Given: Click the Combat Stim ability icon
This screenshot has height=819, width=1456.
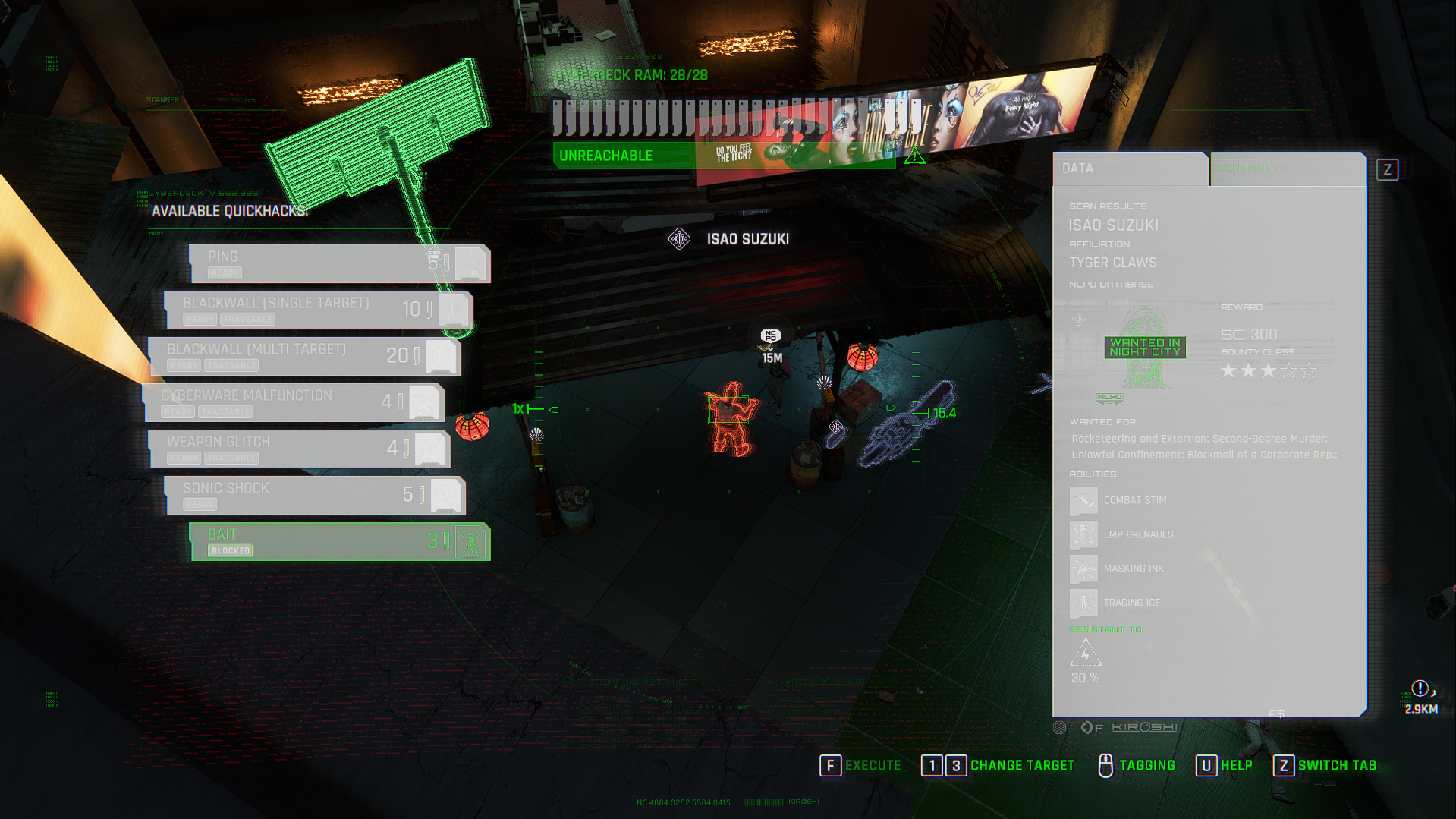Looking at the screenshot, I should click(1083, 501).
